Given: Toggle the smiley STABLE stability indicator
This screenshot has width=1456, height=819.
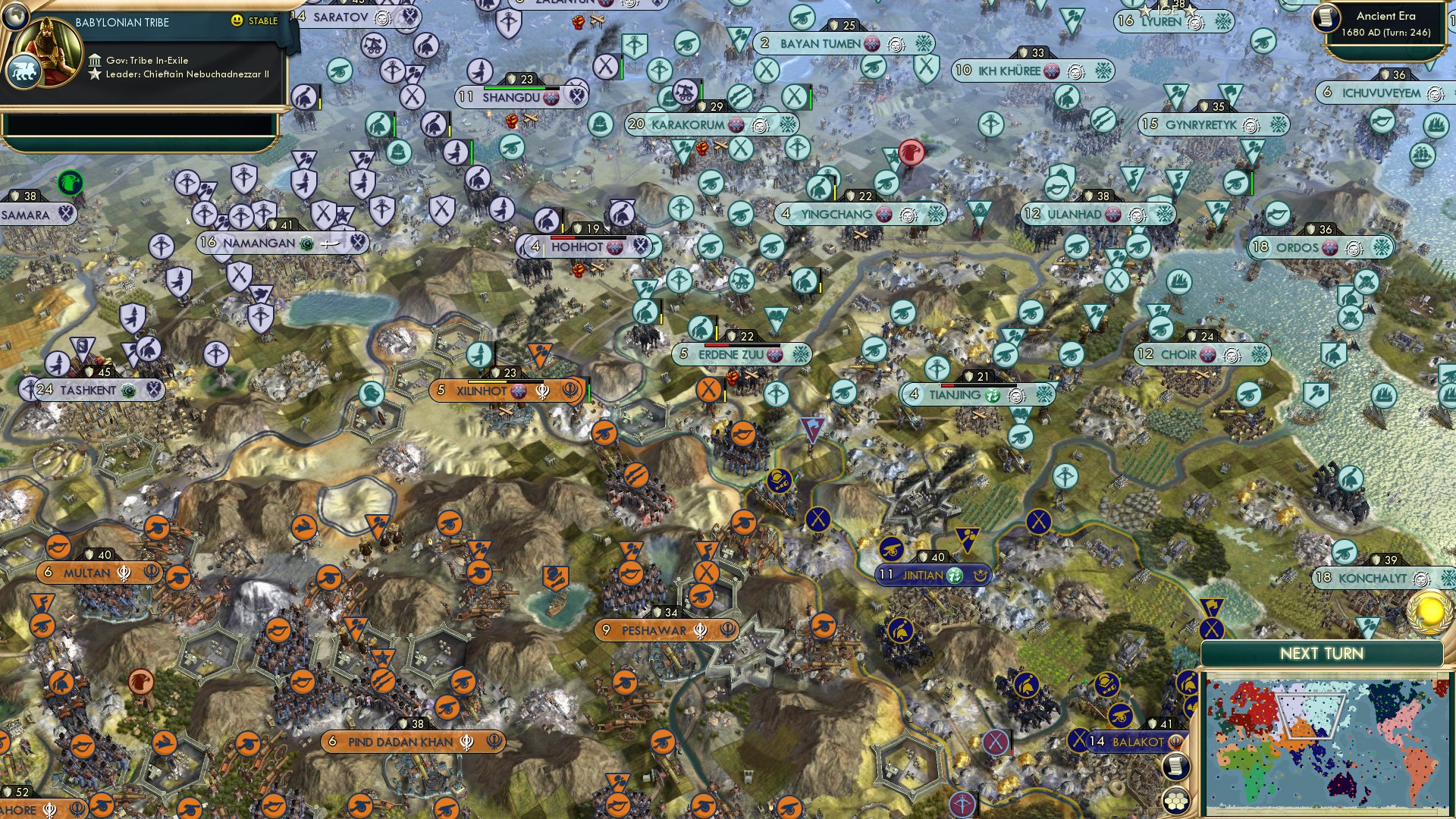Looking at the screenshot, I should 237,22.
